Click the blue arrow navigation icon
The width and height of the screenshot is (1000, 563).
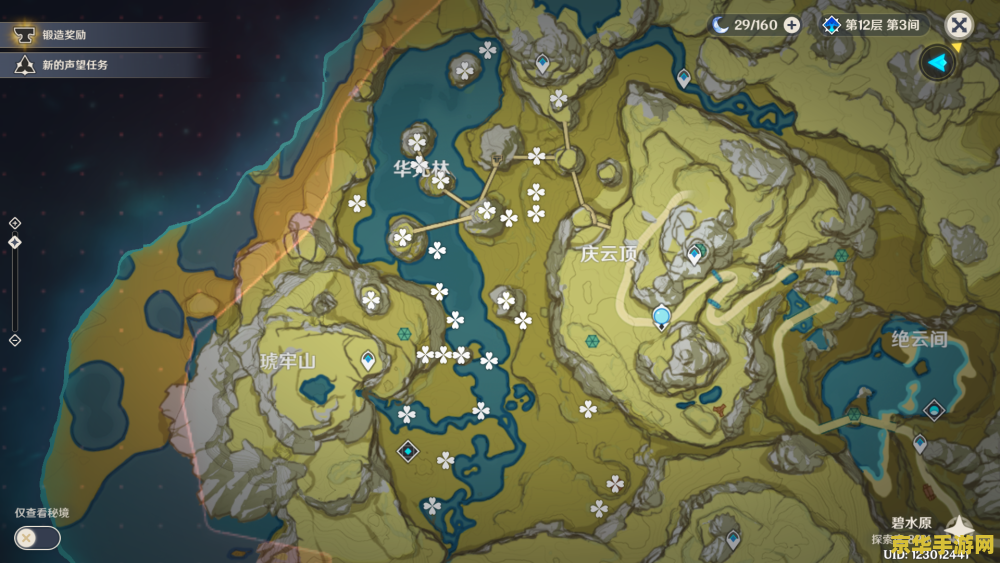[x=937, y=63]
